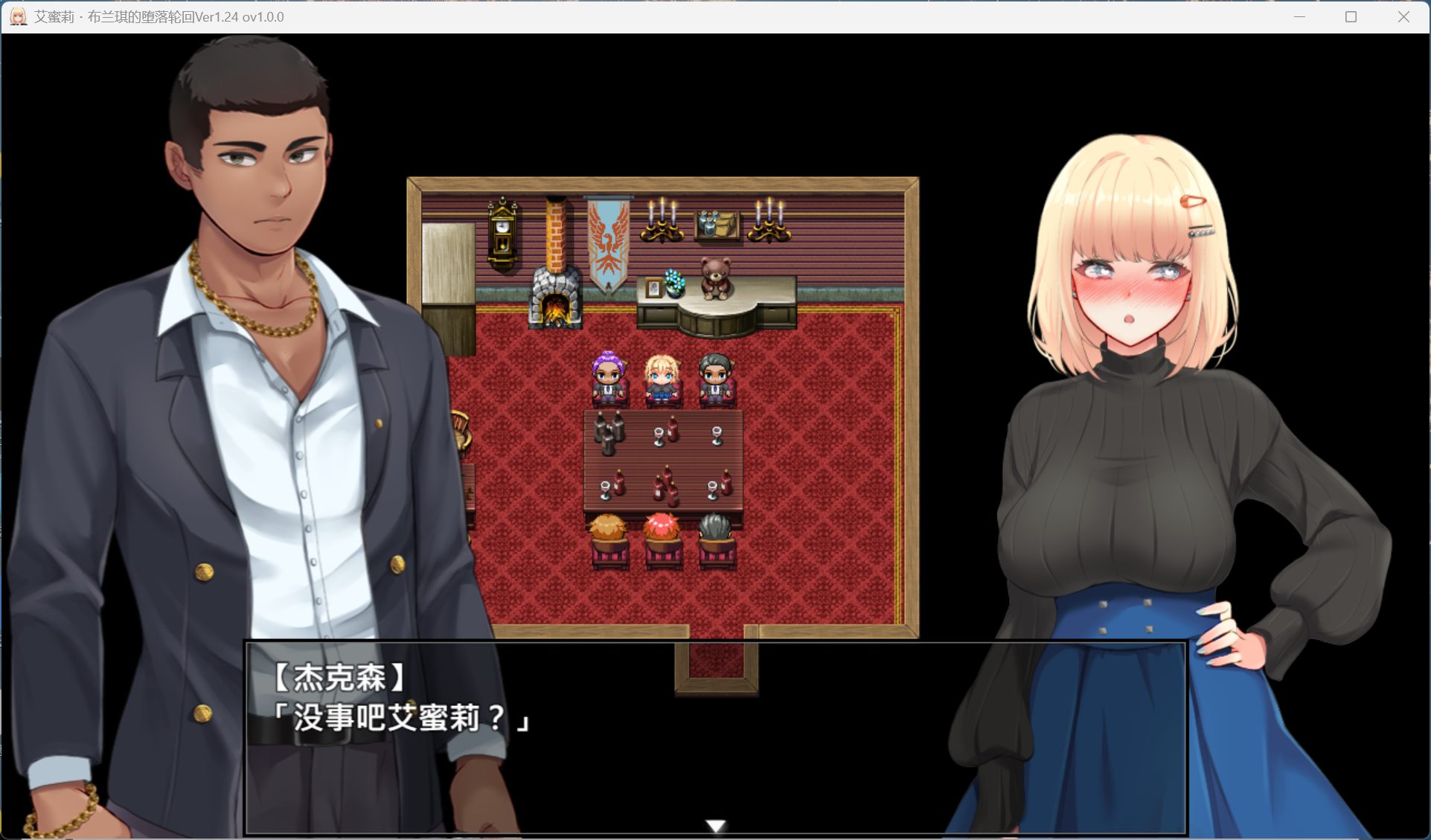Click the Jackson dialogue message box
This screenshot has height=840, width=1431.
pyautogui.click(x=714, y=737)
